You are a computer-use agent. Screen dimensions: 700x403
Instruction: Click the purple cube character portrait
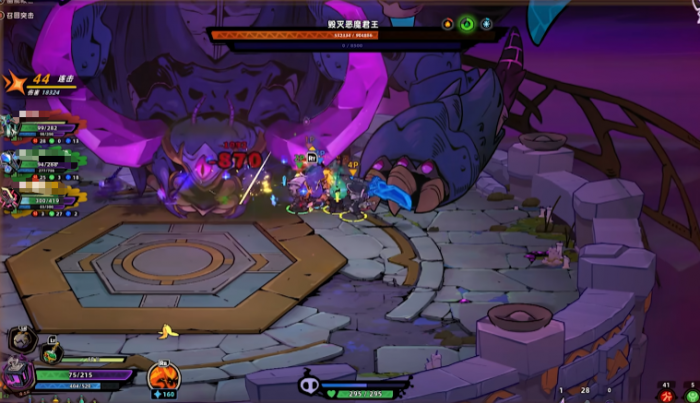tap(17, 377)
